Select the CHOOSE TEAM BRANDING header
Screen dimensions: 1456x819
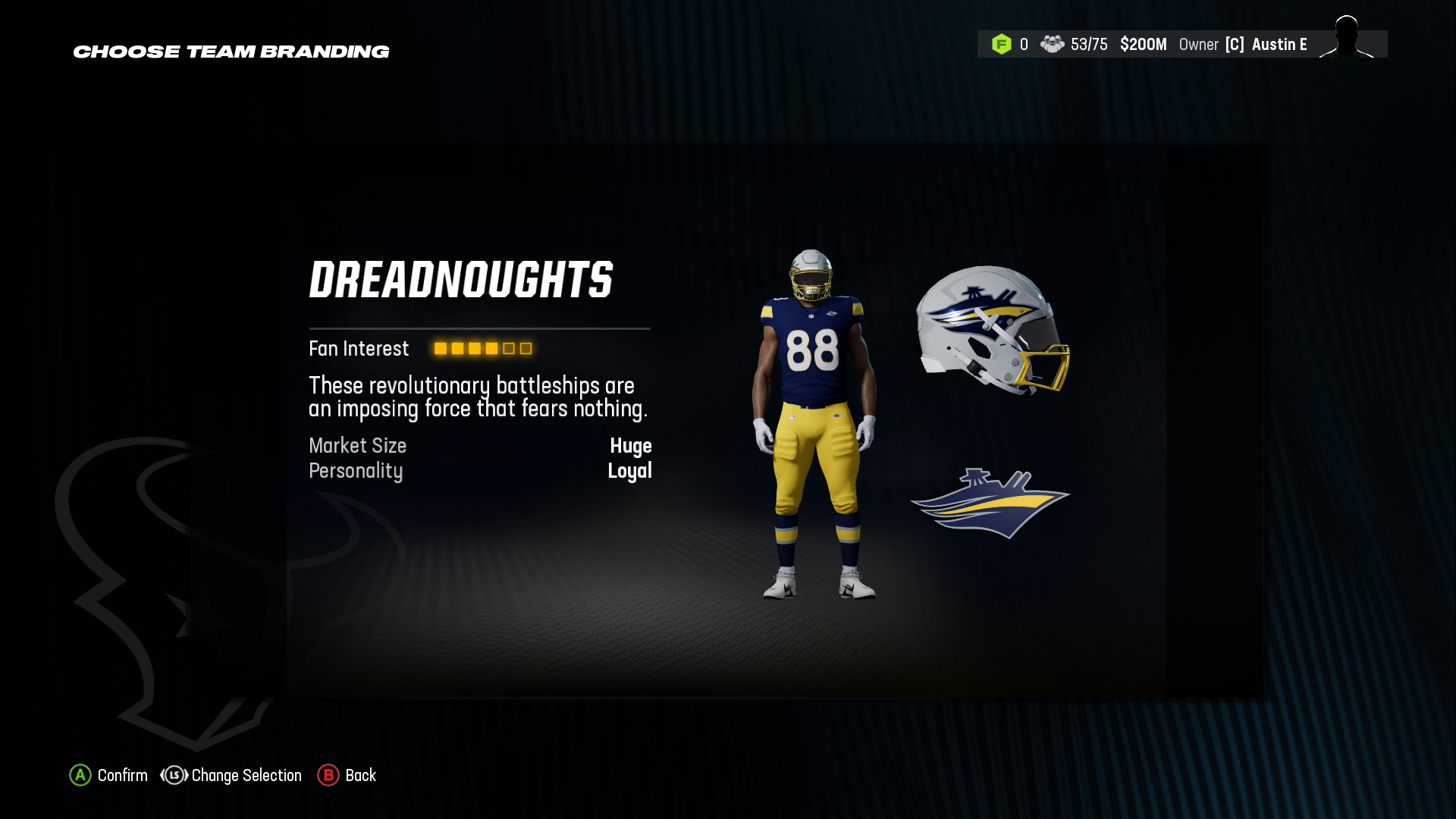tap(231, 52)
